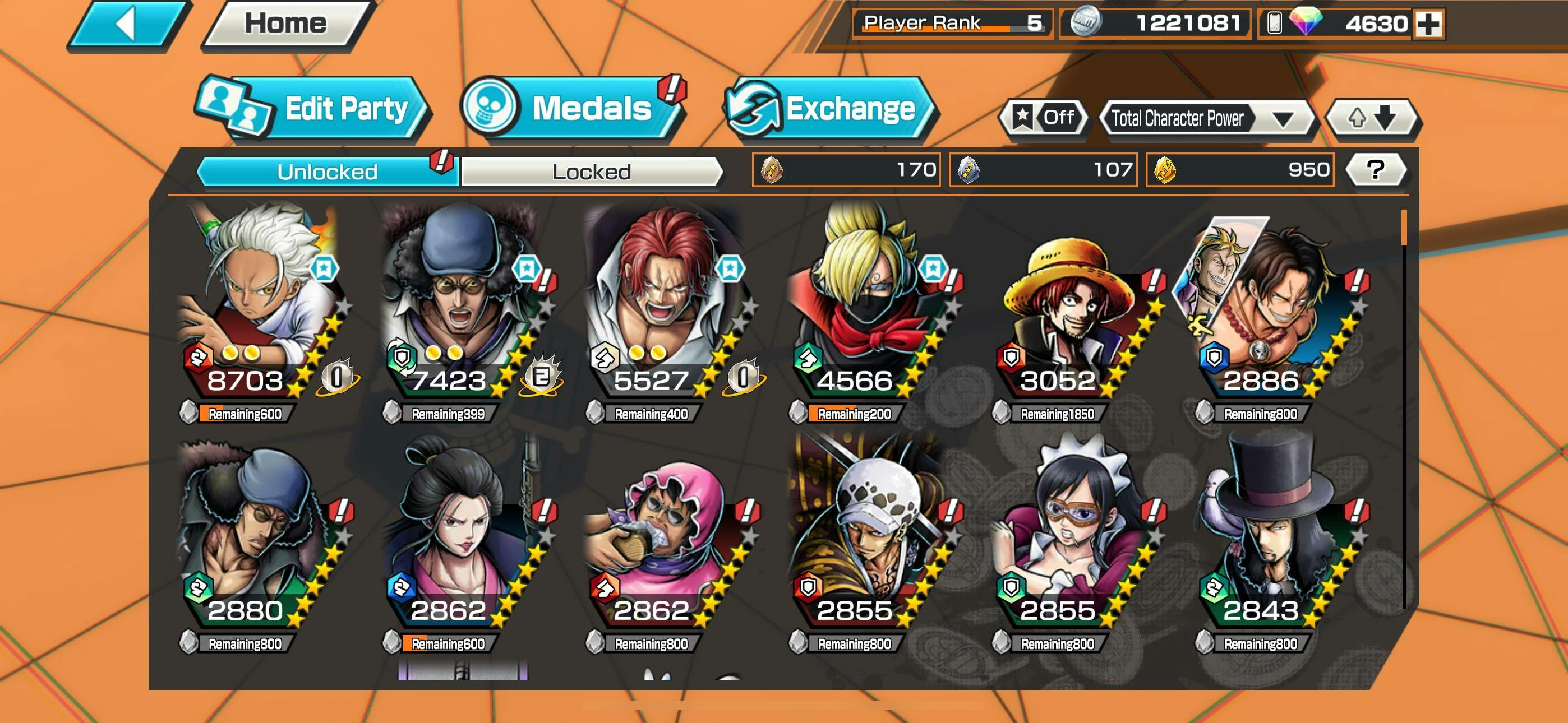Image resolution: width=1568 pixels, height=723 pixels.
Task: Toggle the favorites filter Off button
Action: pos(1043,118)
